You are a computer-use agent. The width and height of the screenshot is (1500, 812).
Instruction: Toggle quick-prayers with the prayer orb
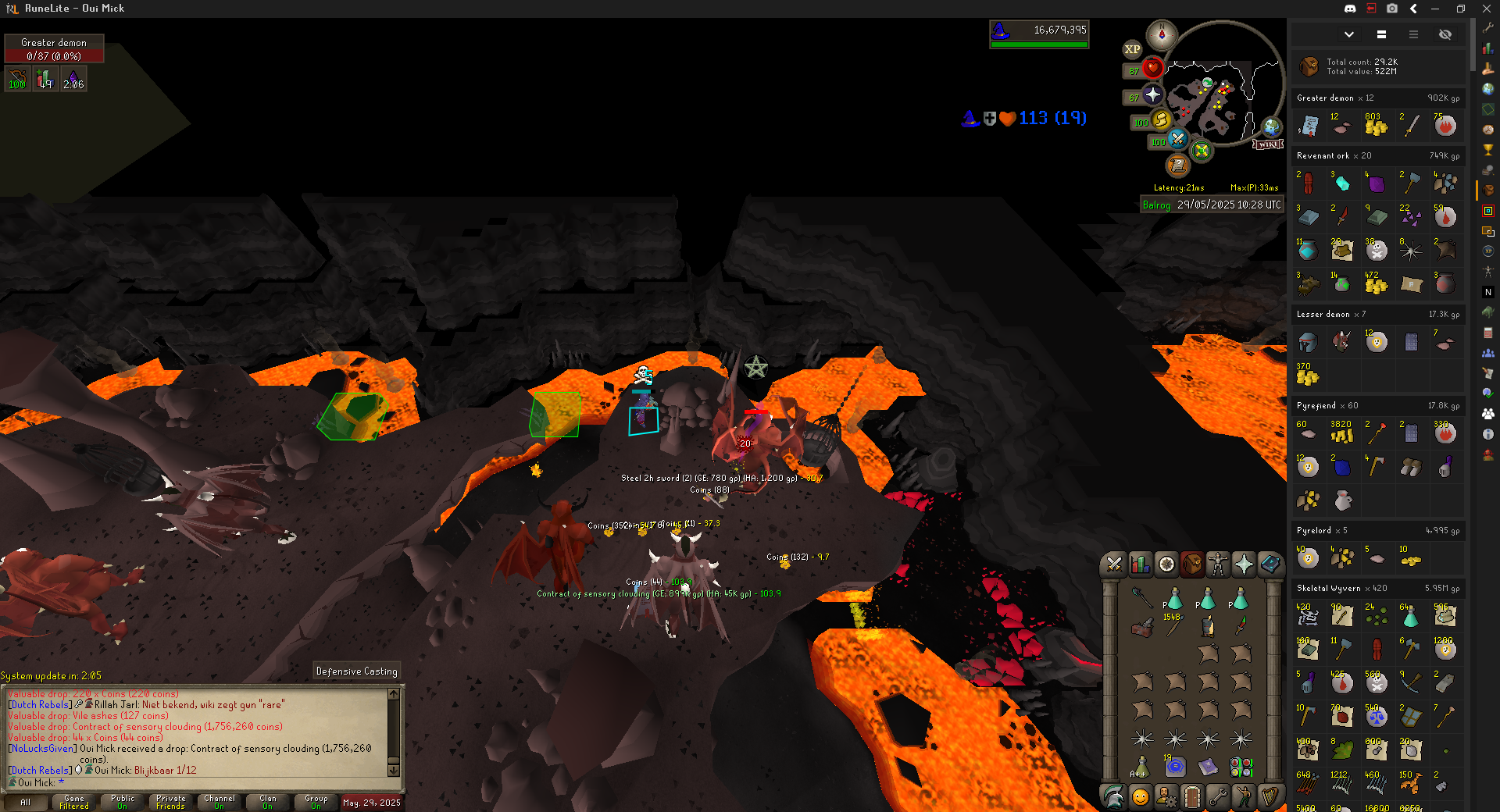tap(1152, 95)
